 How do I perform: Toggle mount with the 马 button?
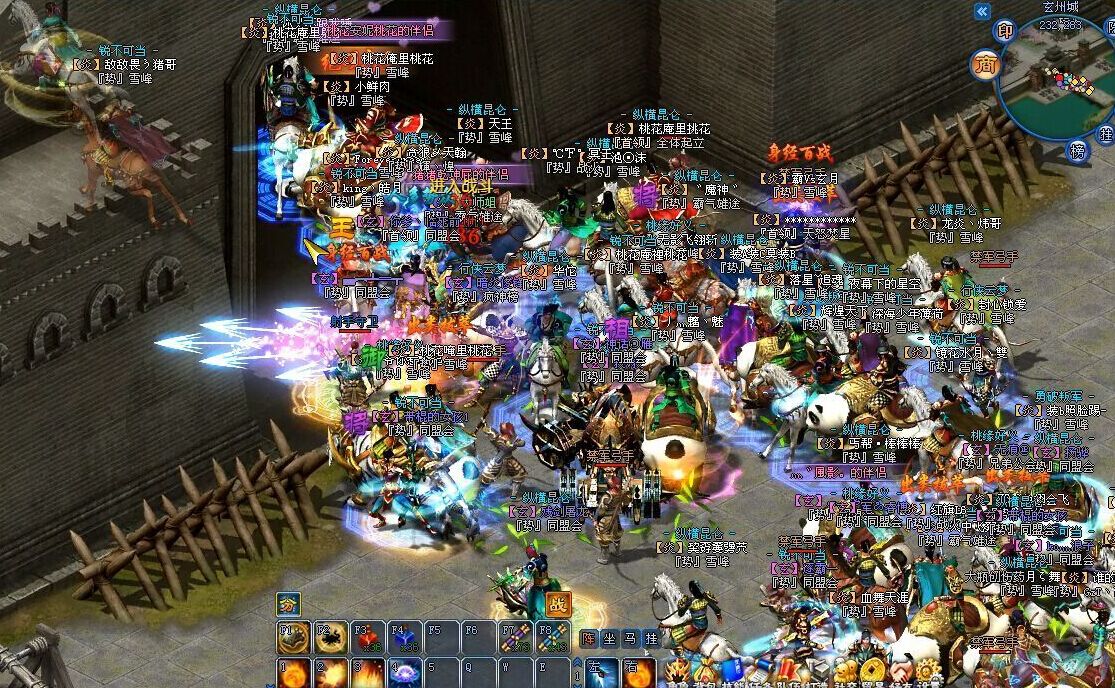tap(630, 637)
